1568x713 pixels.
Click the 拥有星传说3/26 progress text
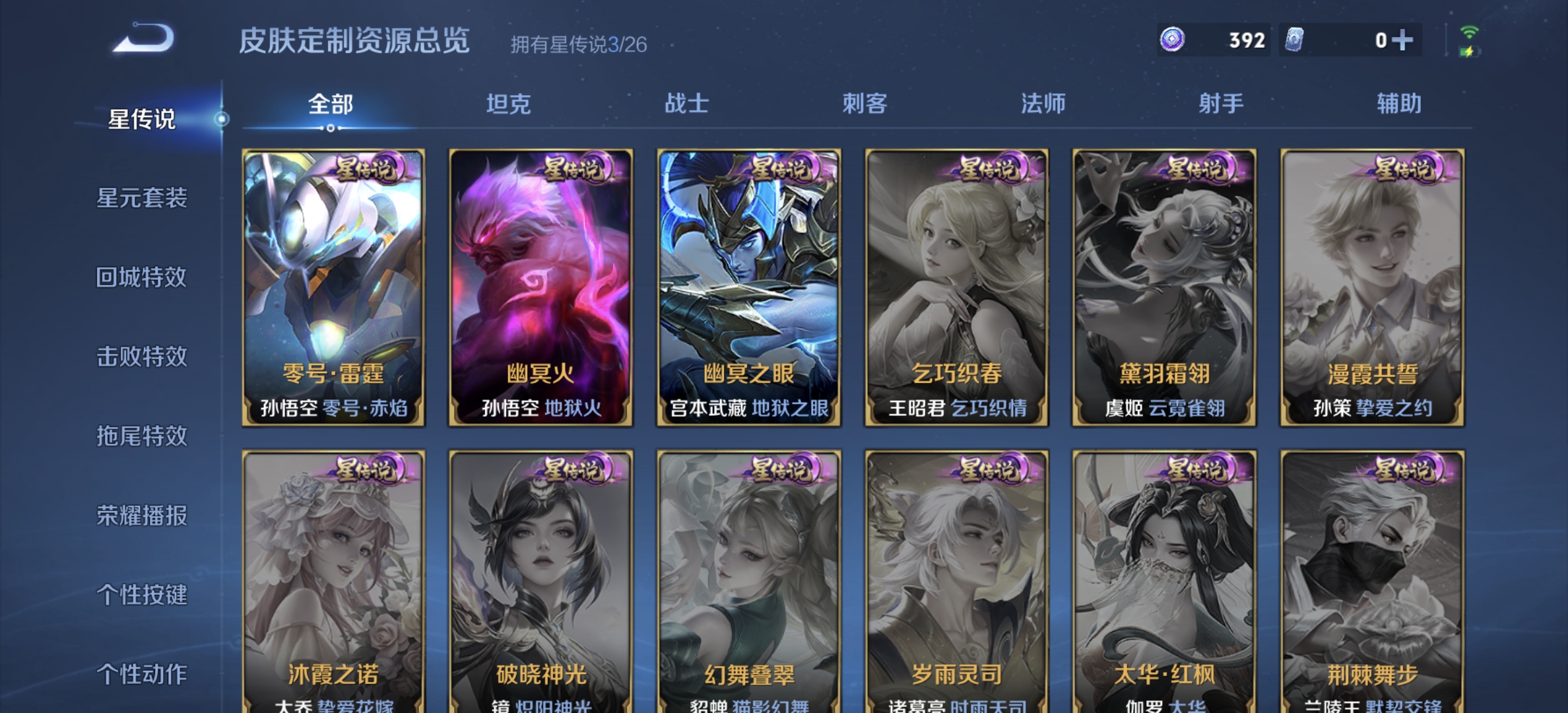579,45
